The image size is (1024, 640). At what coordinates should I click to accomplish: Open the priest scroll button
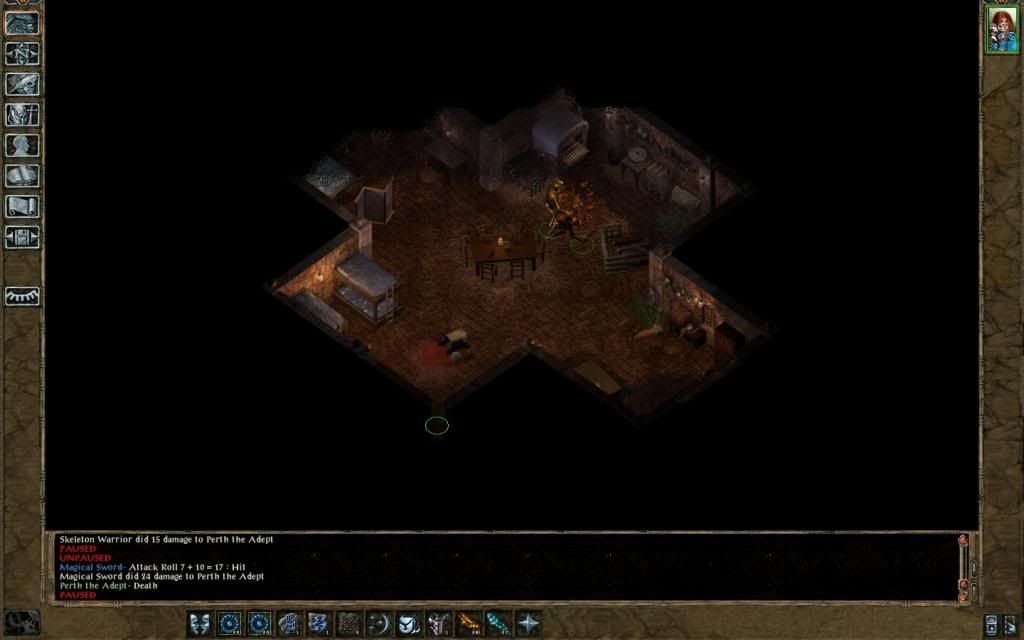22,206
